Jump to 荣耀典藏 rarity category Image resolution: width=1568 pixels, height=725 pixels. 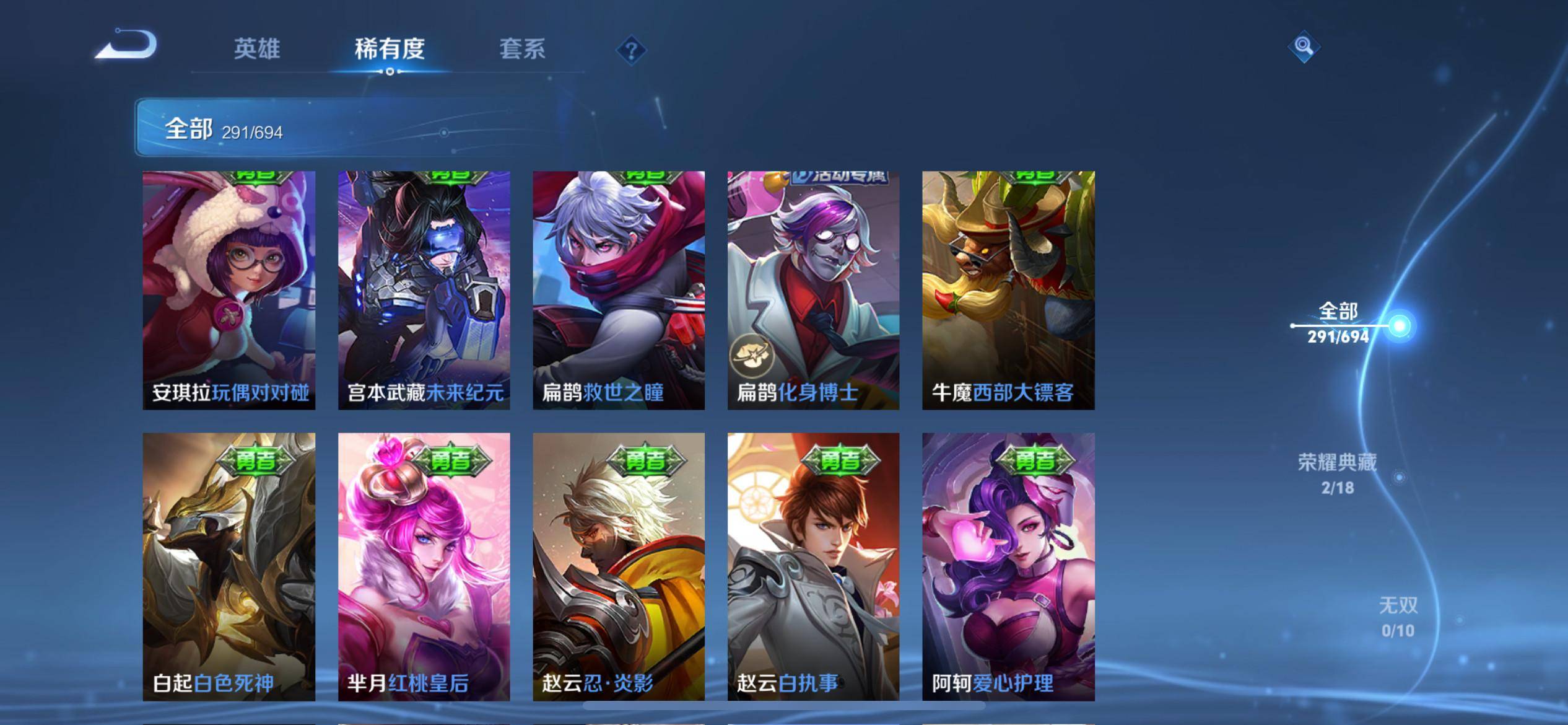pyautogui.click(x=1338, y=473)
